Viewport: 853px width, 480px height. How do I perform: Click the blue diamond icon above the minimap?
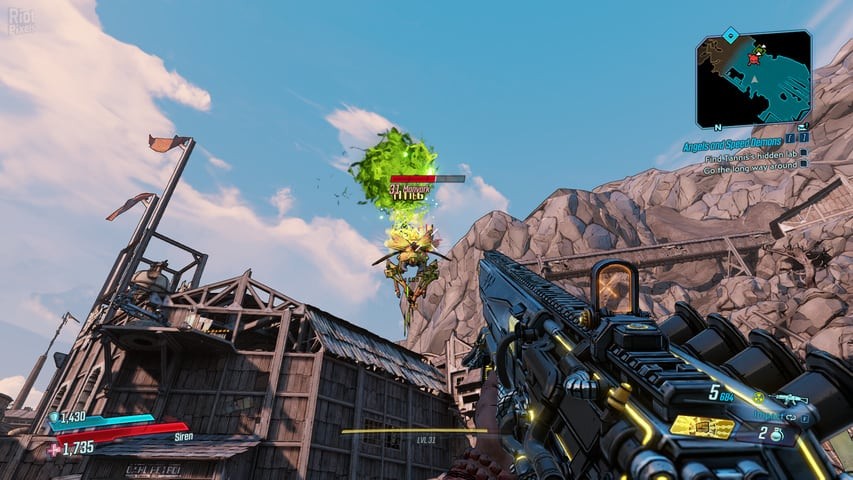pos(731,34)
